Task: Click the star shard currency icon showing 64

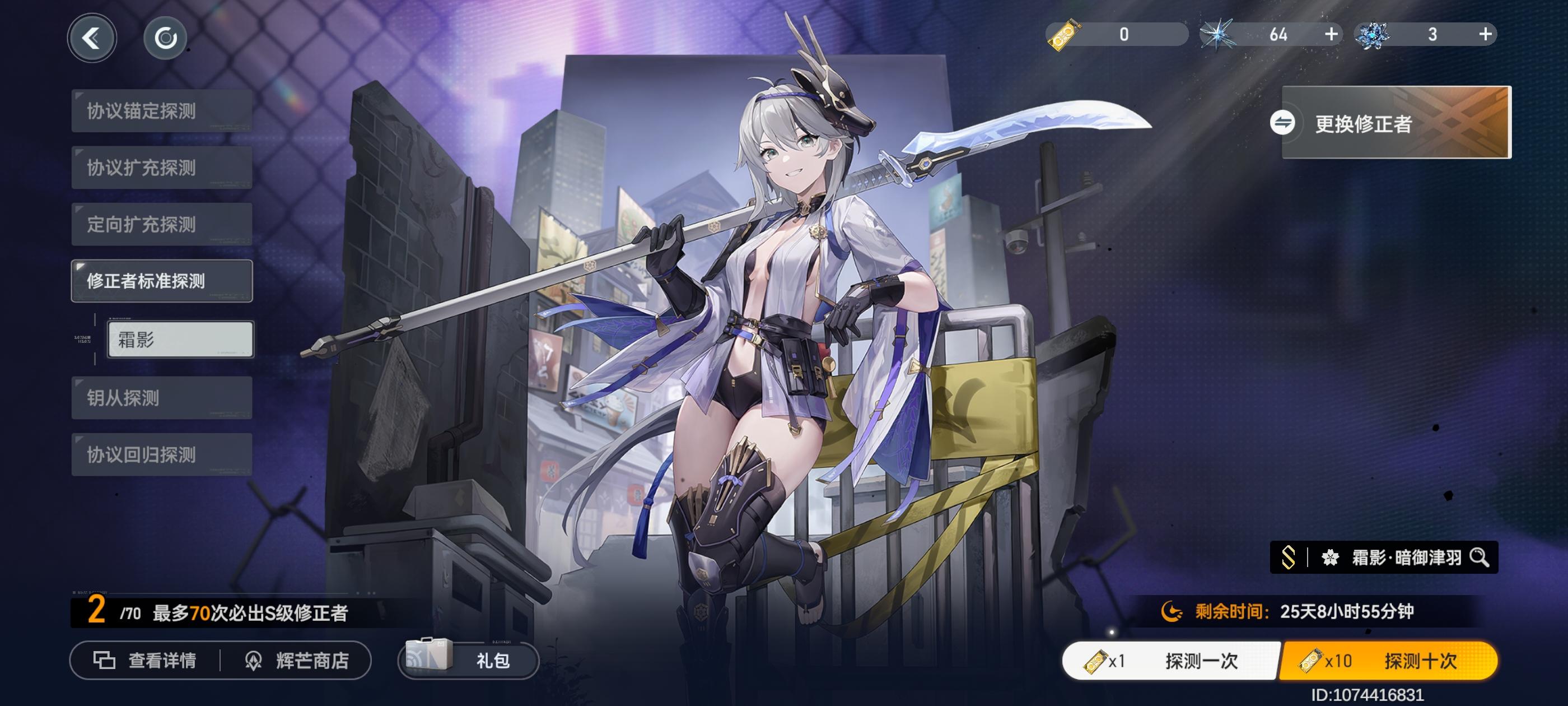Action: (1219, 35)
